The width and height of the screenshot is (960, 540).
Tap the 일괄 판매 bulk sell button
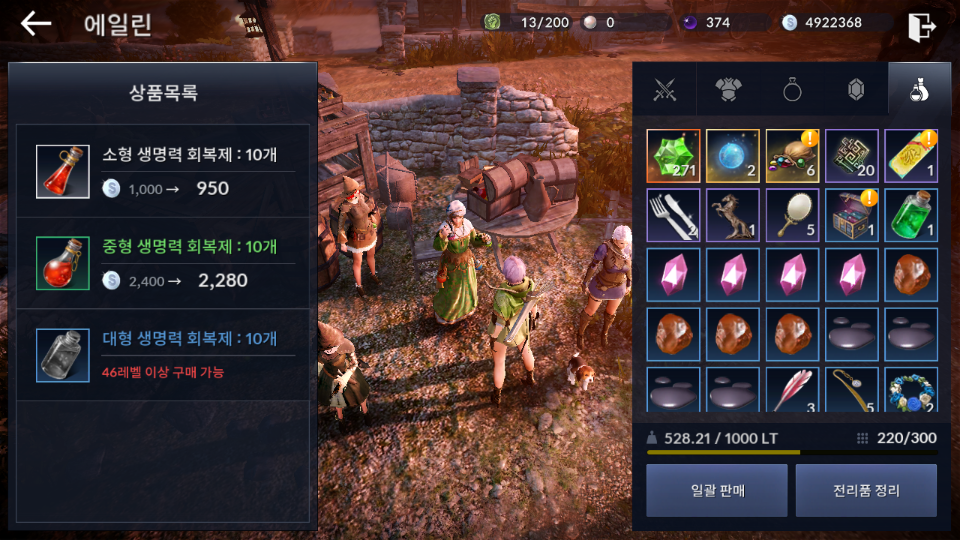coord(716,490)
